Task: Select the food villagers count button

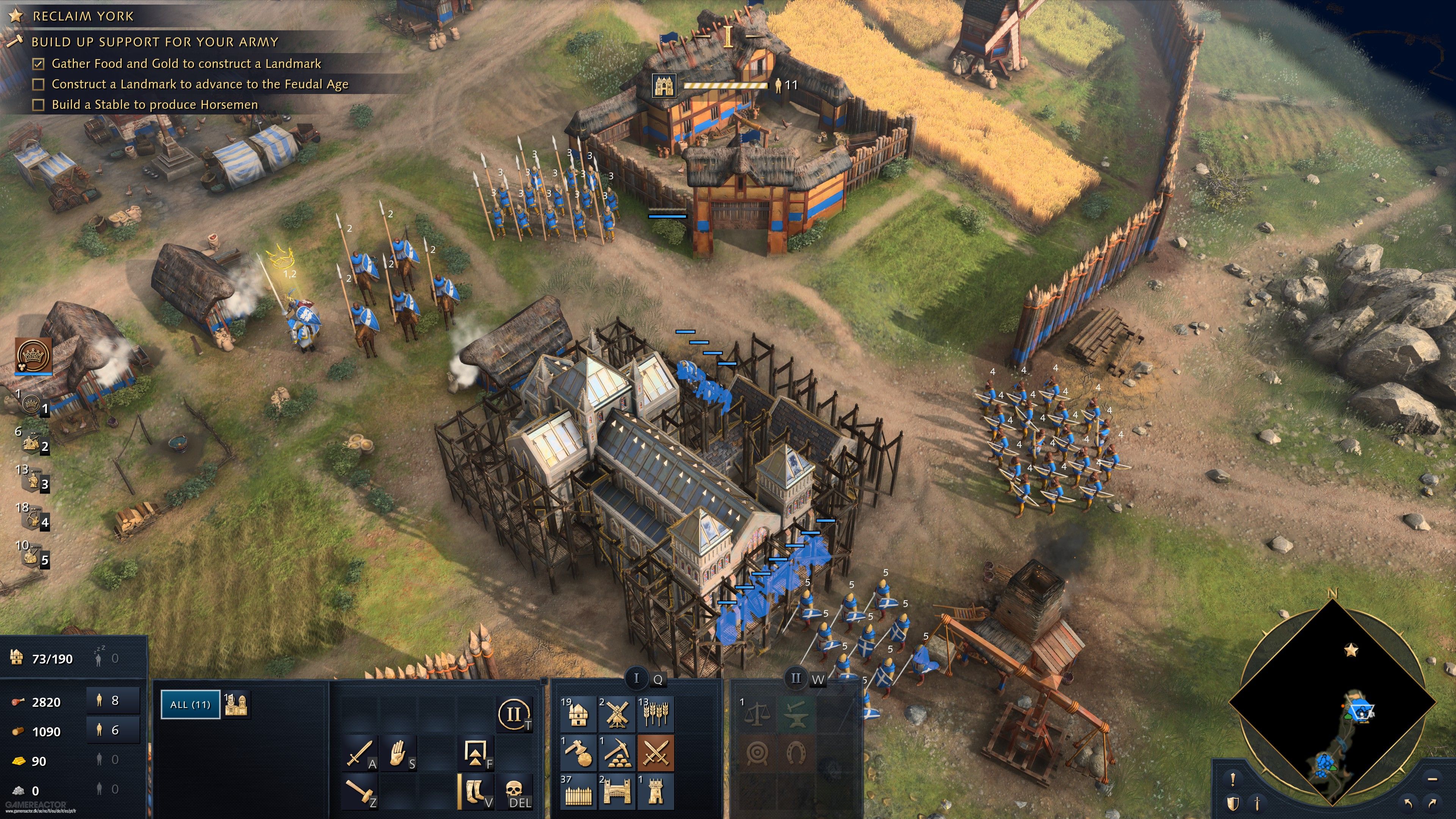Action: (113, 701)
